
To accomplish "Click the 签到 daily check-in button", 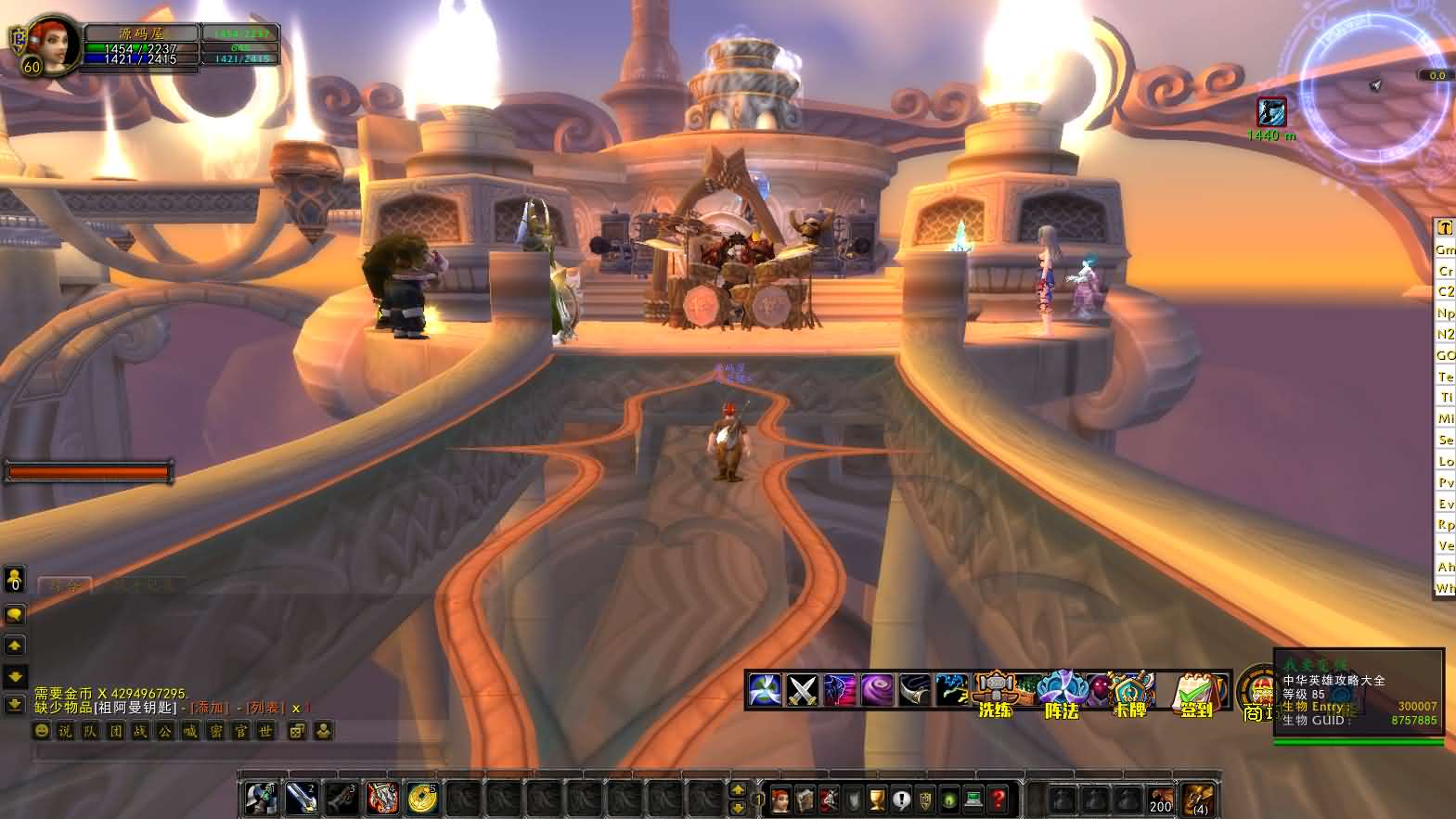I will pos(1196,692).
